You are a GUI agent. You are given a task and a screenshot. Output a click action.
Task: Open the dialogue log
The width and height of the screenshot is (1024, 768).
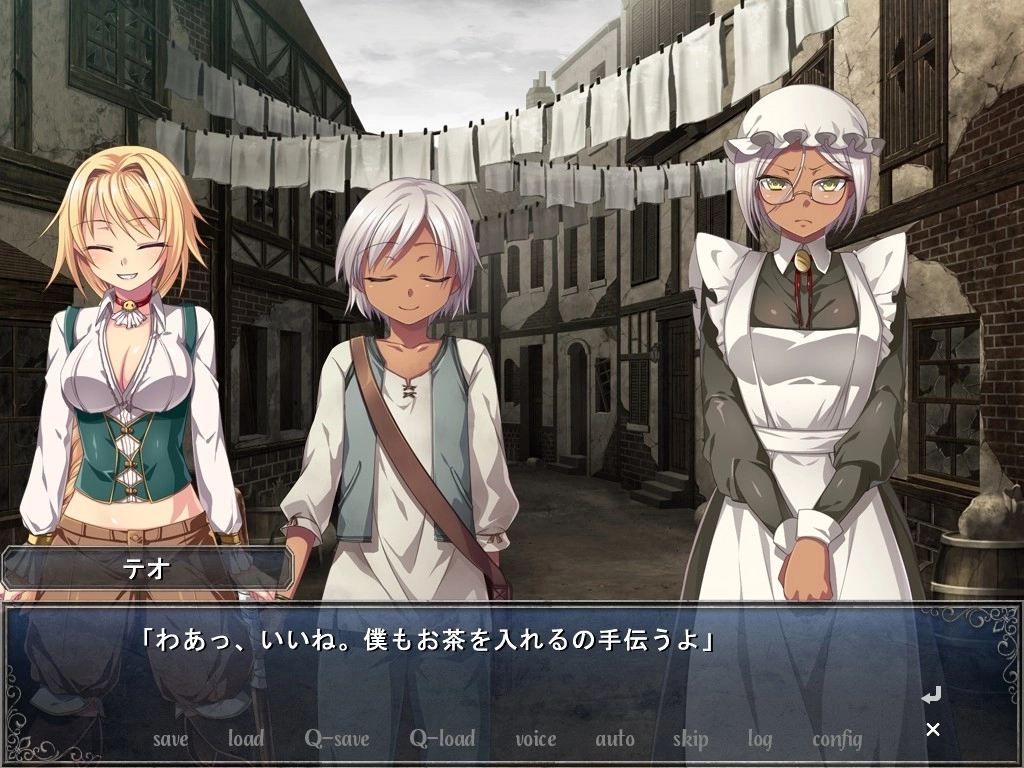pyautogui.click(x=759, y=739)
